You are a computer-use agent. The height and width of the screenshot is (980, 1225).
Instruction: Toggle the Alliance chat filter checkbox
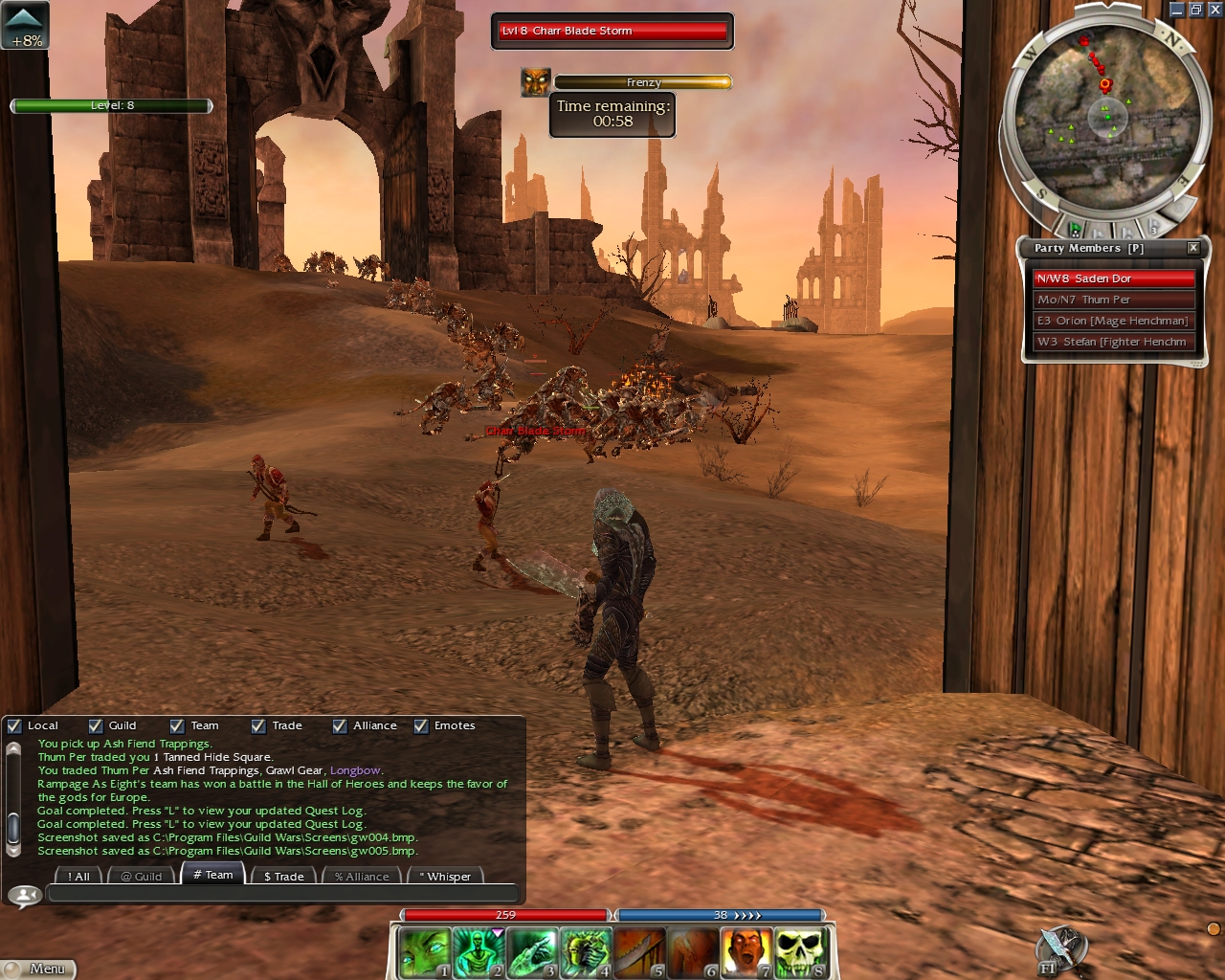[340, 725]
